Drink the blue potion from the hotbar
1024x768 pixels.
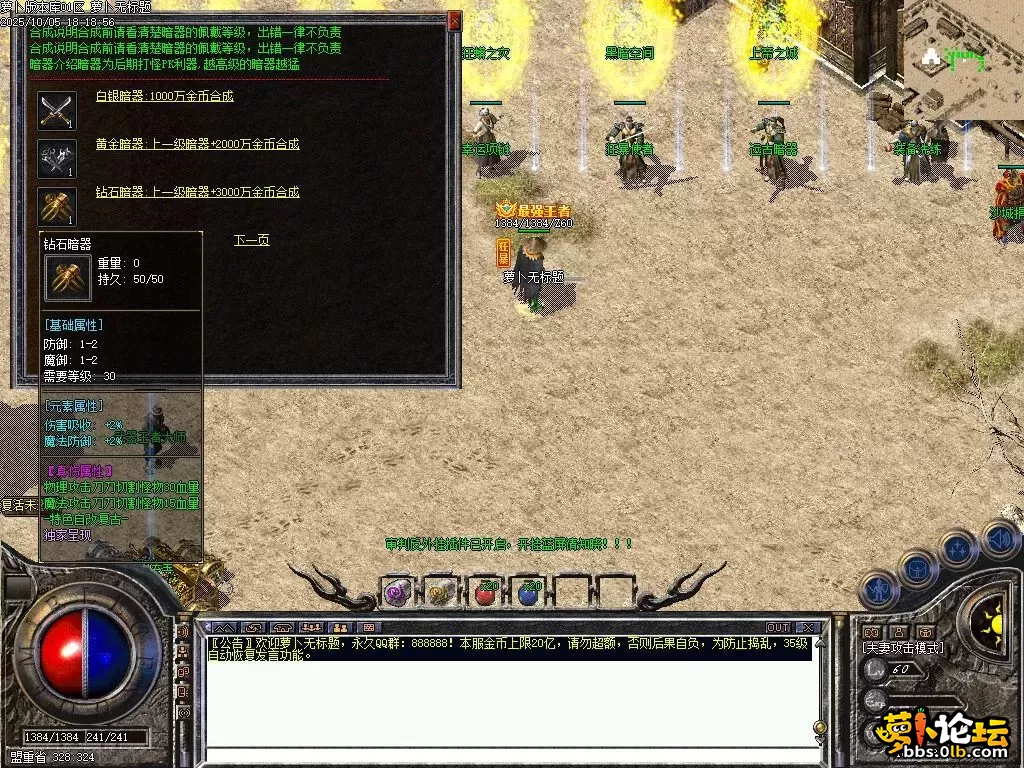529,593
